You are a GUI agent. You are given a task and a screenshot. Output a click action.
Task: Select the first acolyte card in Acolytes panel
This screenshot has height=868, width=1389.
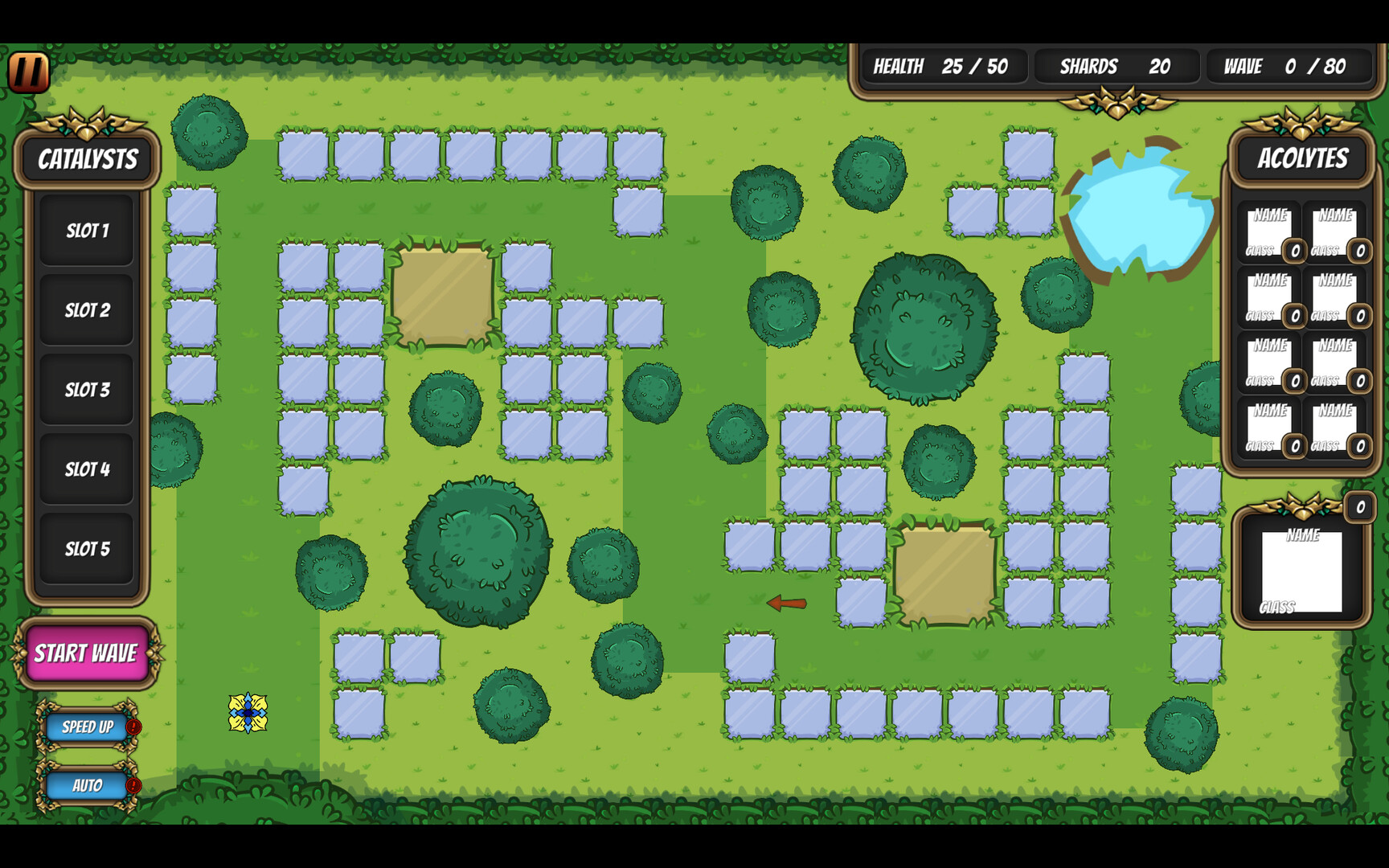(1268, 231)
